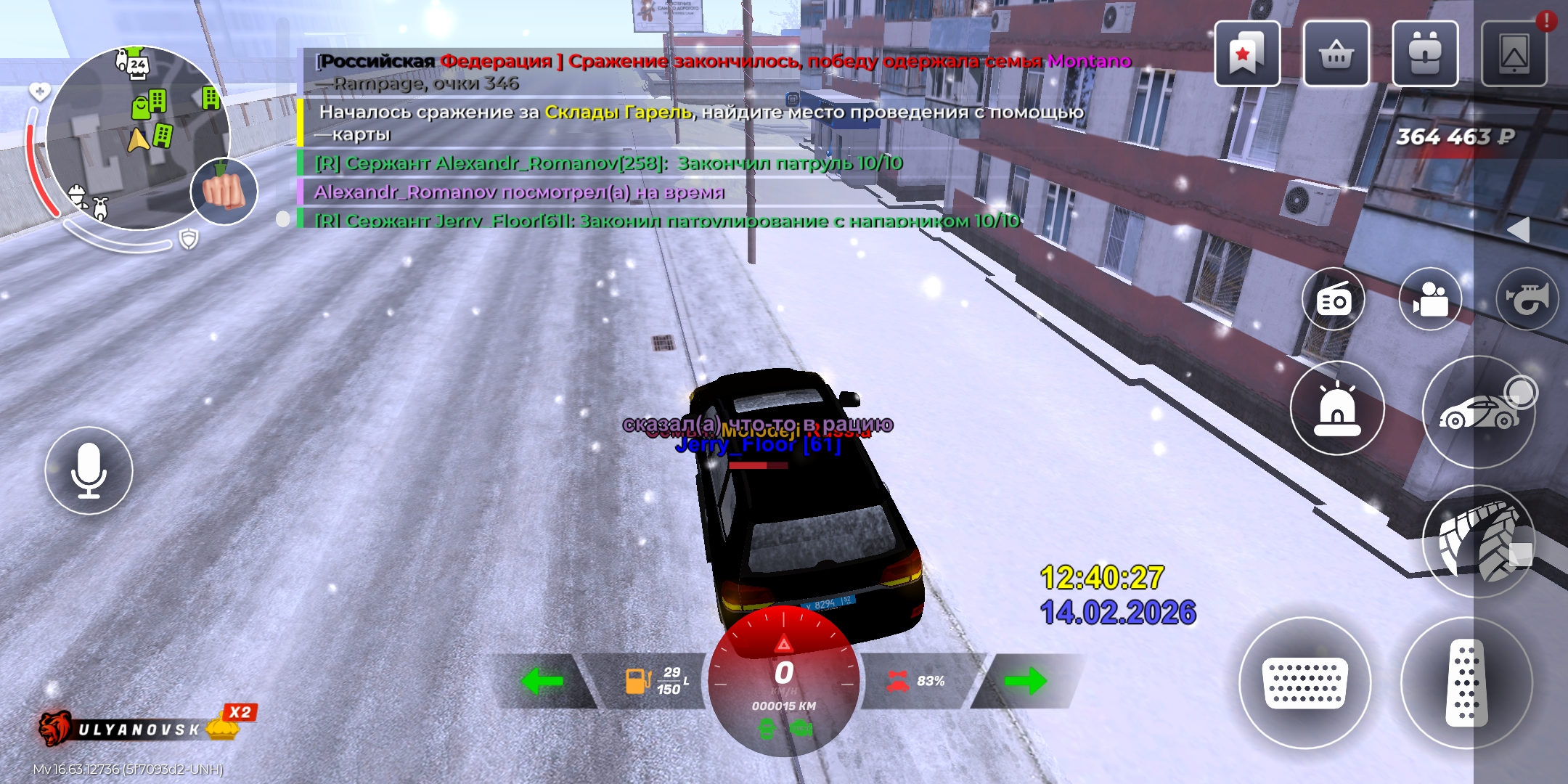Step on the brake pedal
The image size is (1568, 784).
(x=1304, y=682)
